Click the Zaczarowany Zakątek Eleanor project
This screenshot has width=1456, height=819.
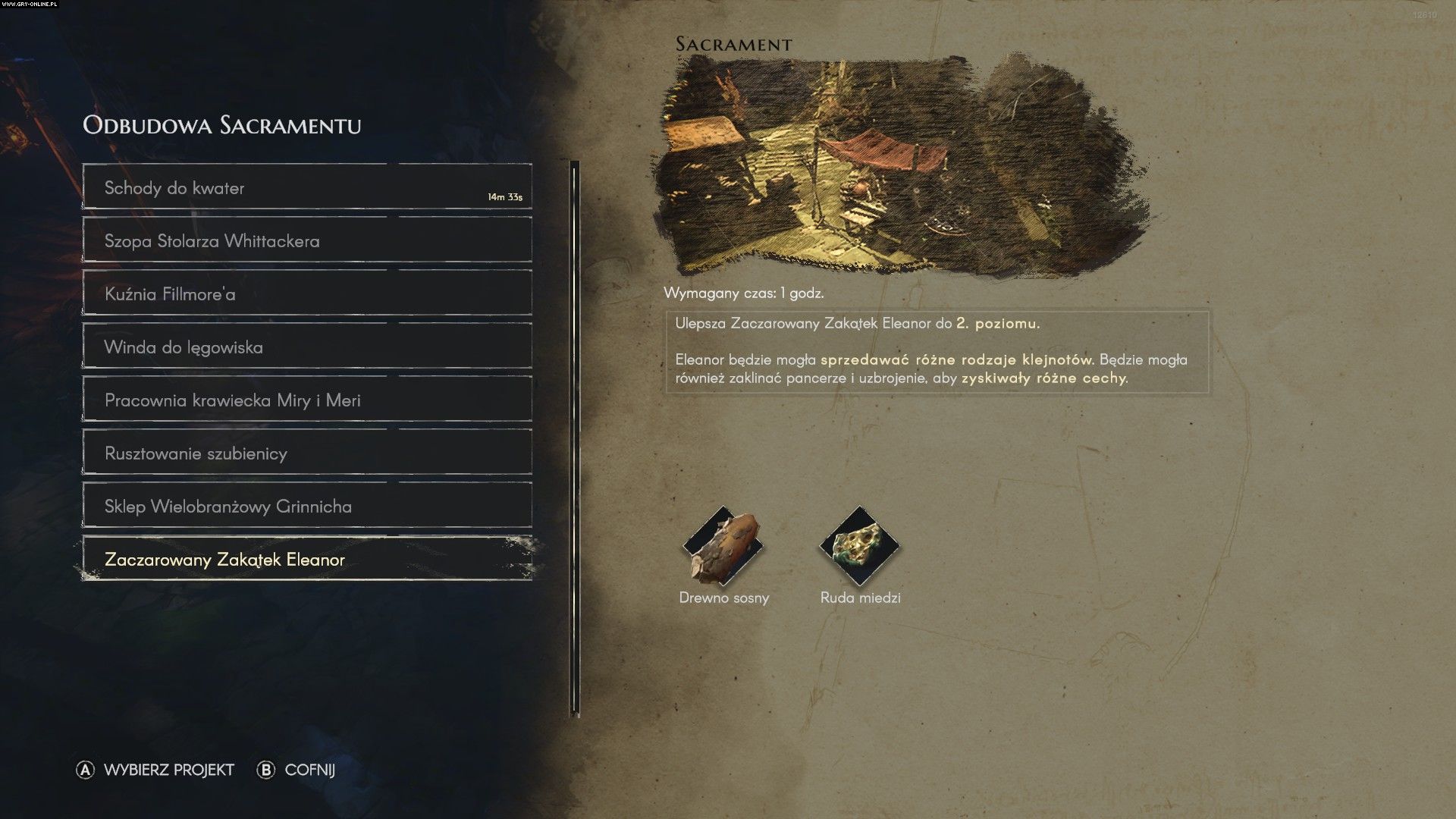[x=307, y=559]
